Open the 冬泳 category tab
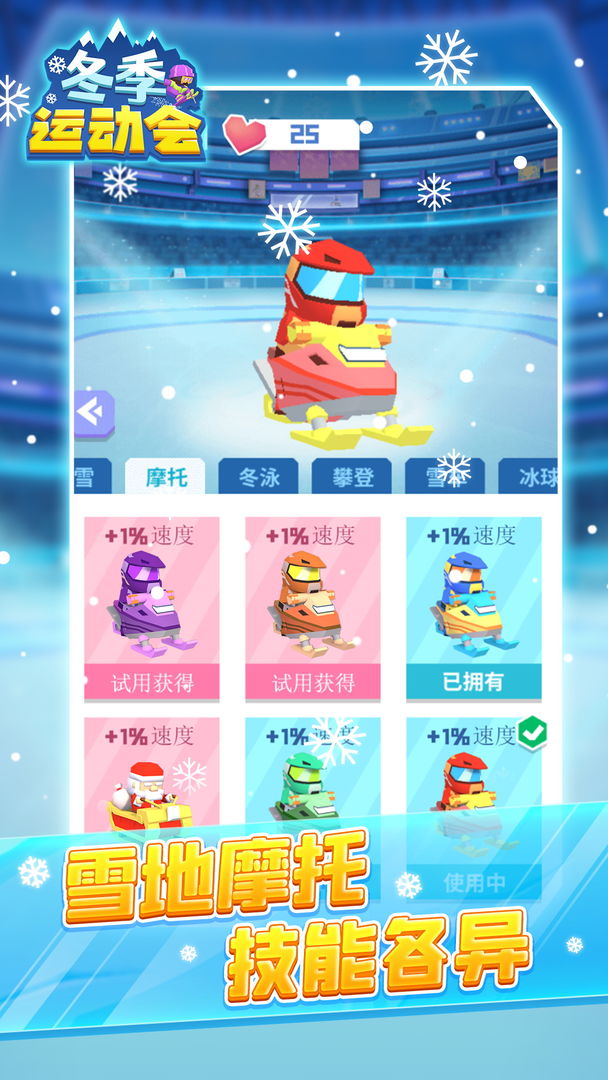The width and height of the screenshot is (608, 1080). tap(258, 477)
